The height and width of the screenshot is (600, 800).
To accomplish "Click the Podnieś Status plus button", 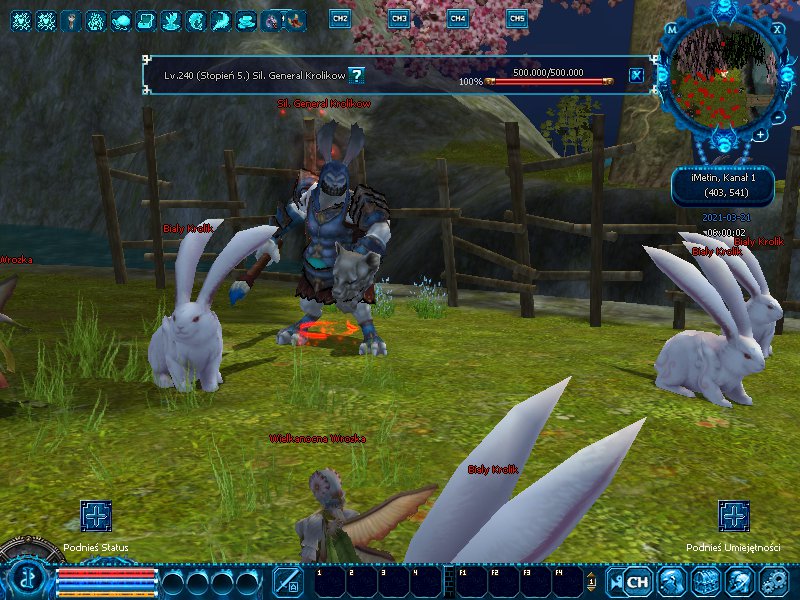I will pyautogui.click(x=96, y=517).
